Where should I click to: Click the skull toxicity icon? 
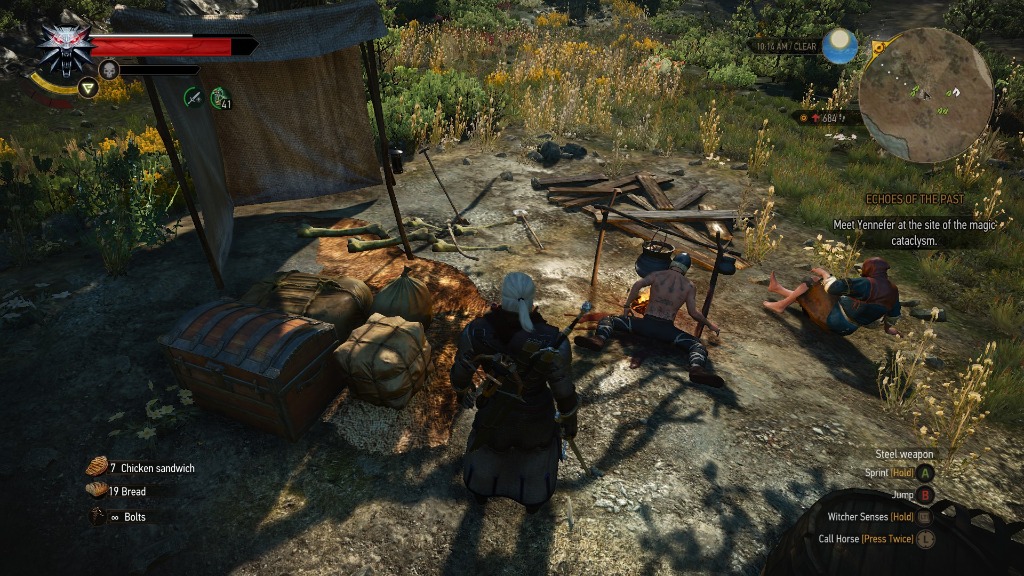pyautogui.click(x=109, y=69)
